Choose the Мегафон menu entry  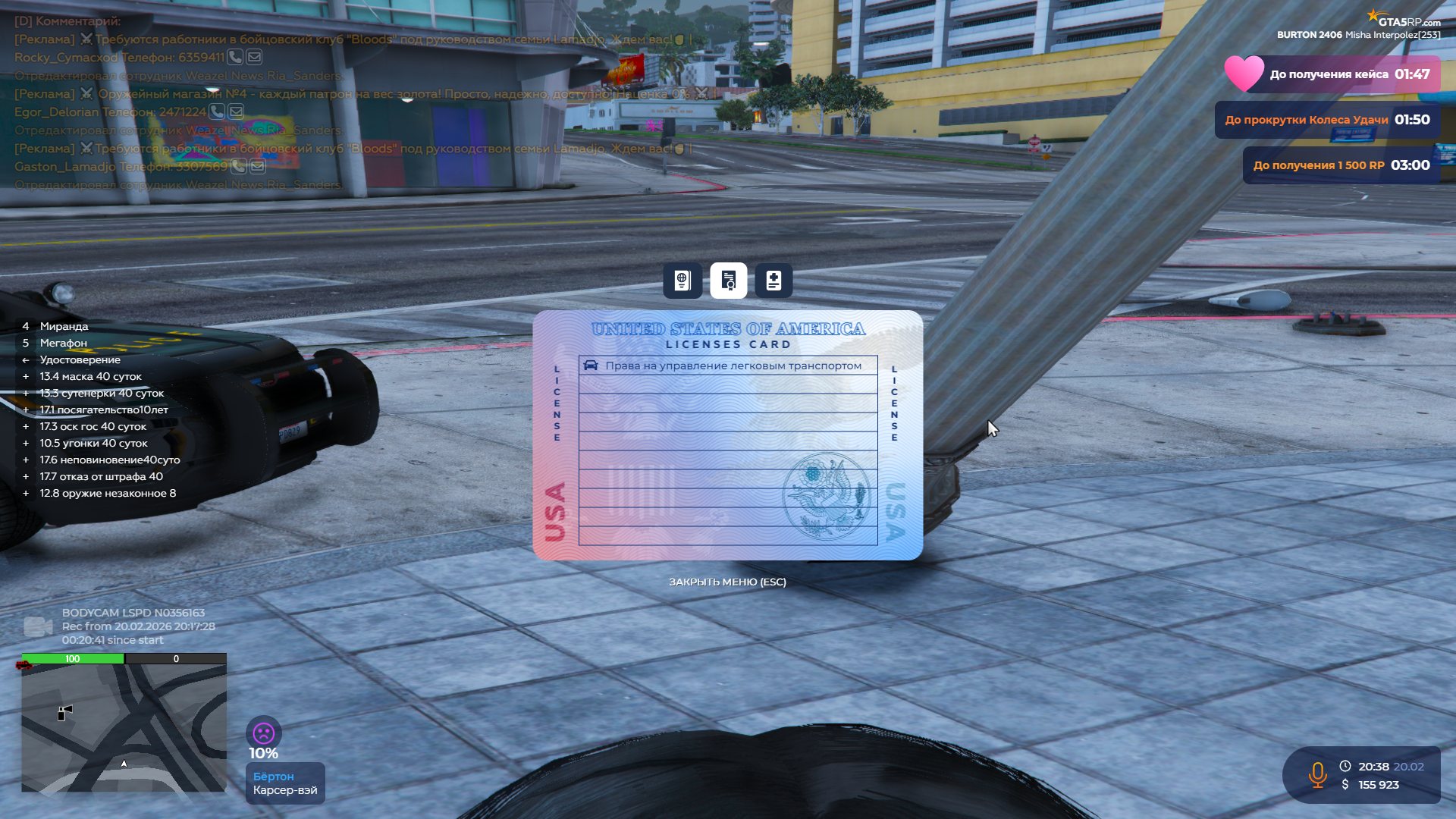(64, 343)
